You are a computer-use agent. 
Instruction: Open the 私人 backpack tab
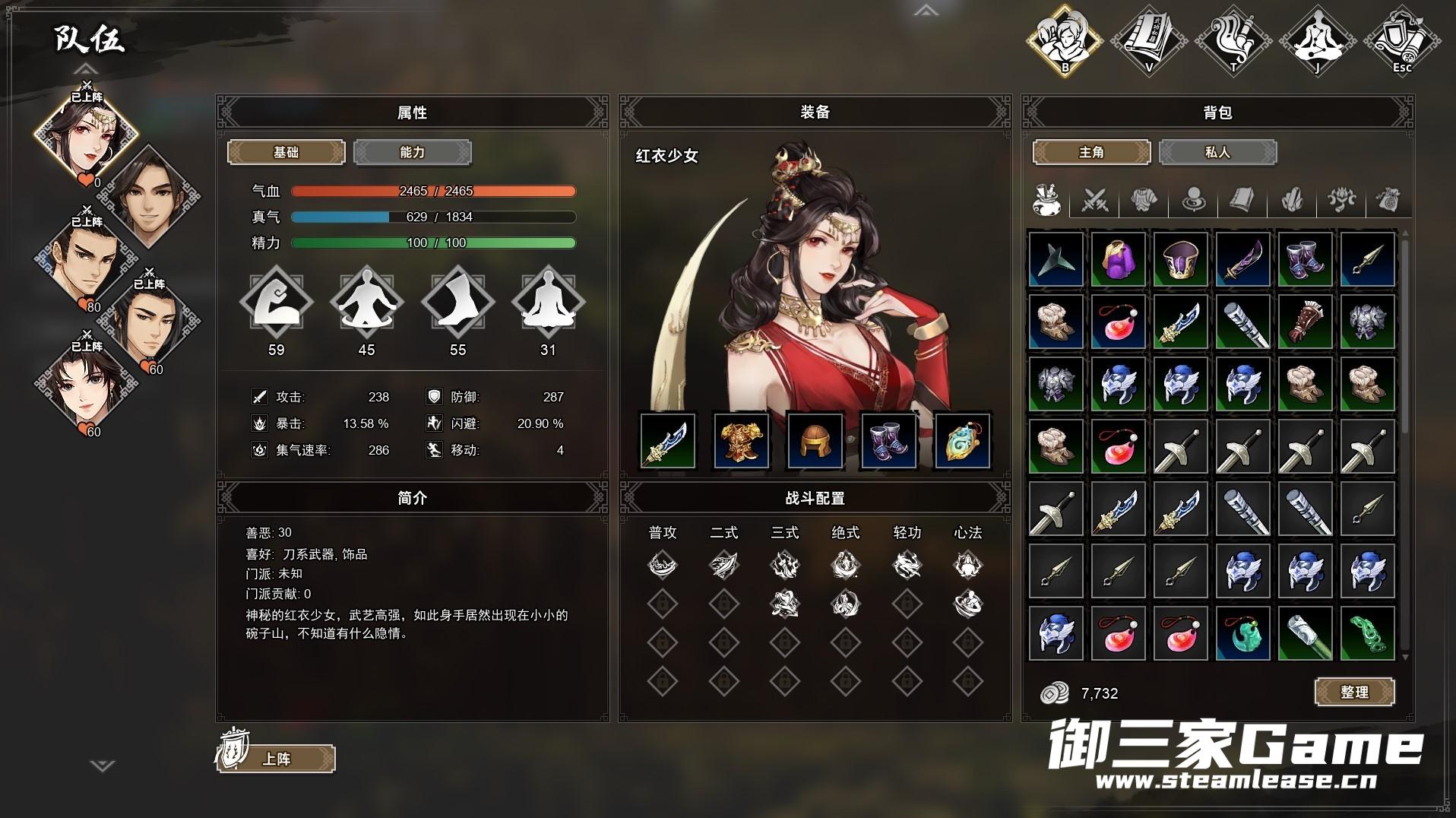[x=1217, y=153]
